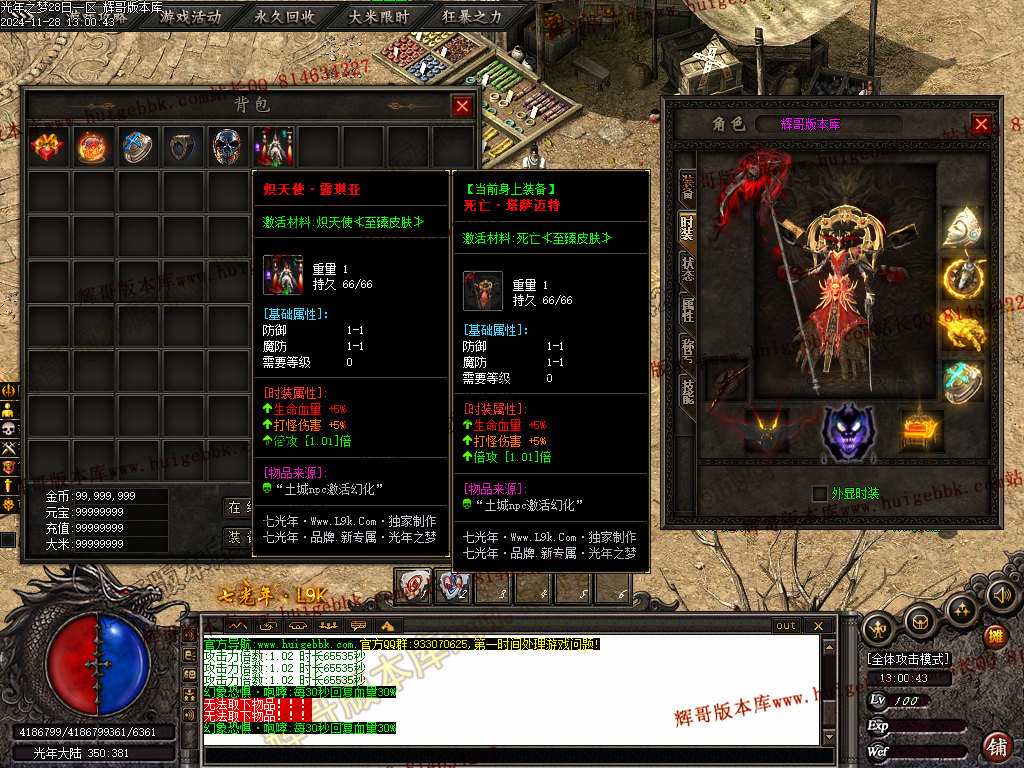Close the 角色 character window
Viewport: 1024px width, 768px height.
click(x=981, y=124)
